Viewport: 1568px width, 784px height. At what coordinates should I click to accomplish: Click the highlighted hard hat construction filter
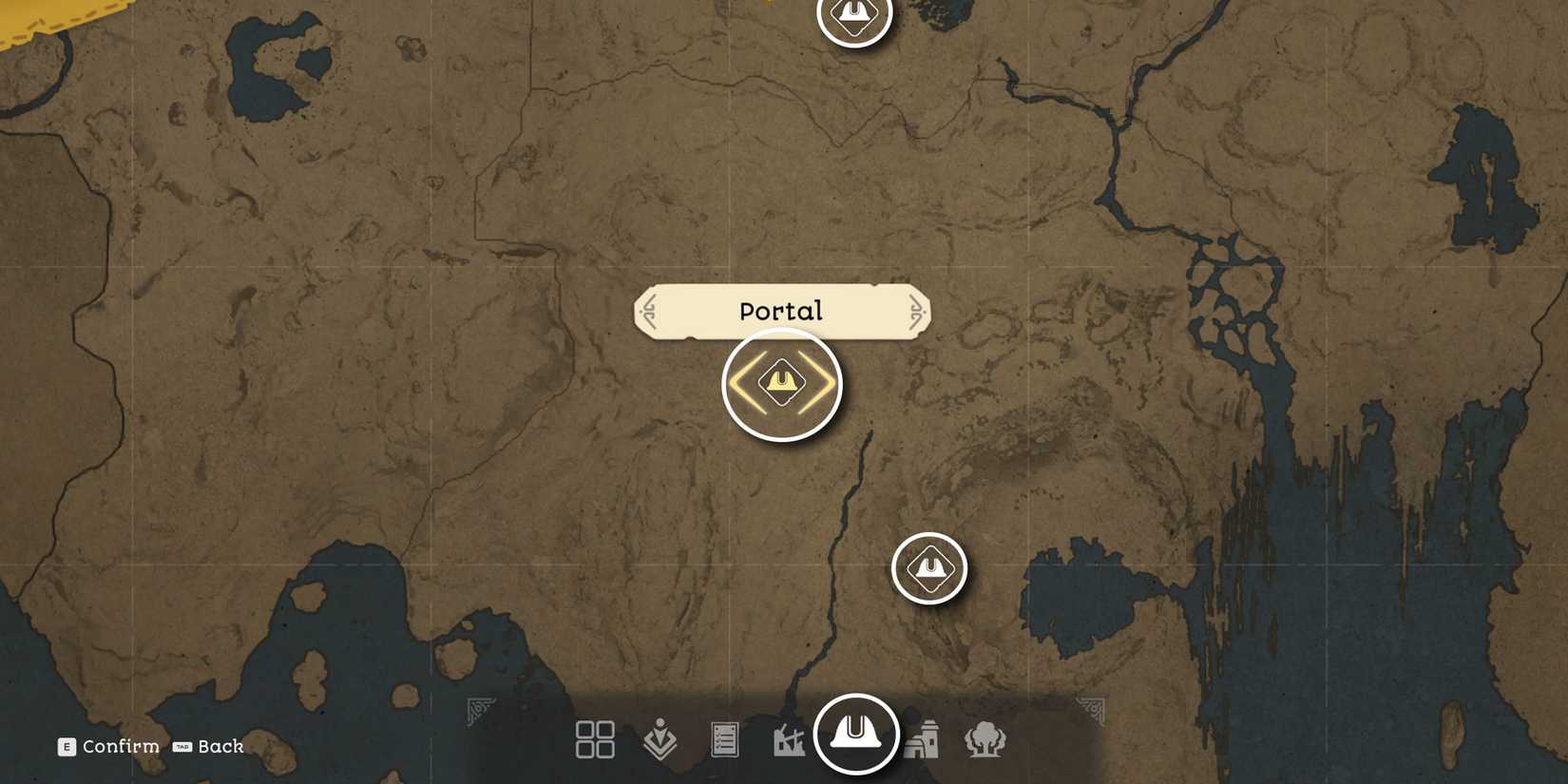[x=855, y=735]
